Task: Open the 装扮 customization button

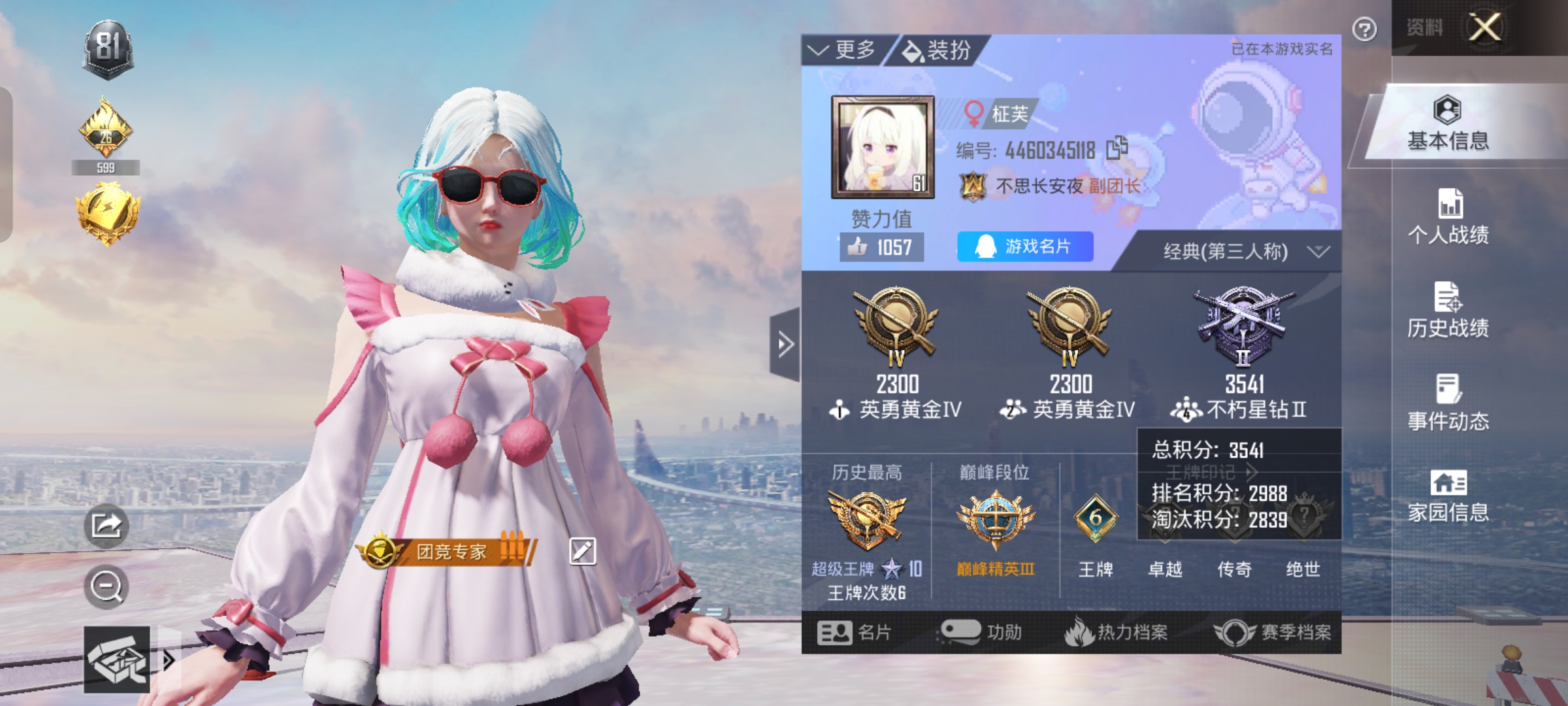Action: [x=937, y=50]
